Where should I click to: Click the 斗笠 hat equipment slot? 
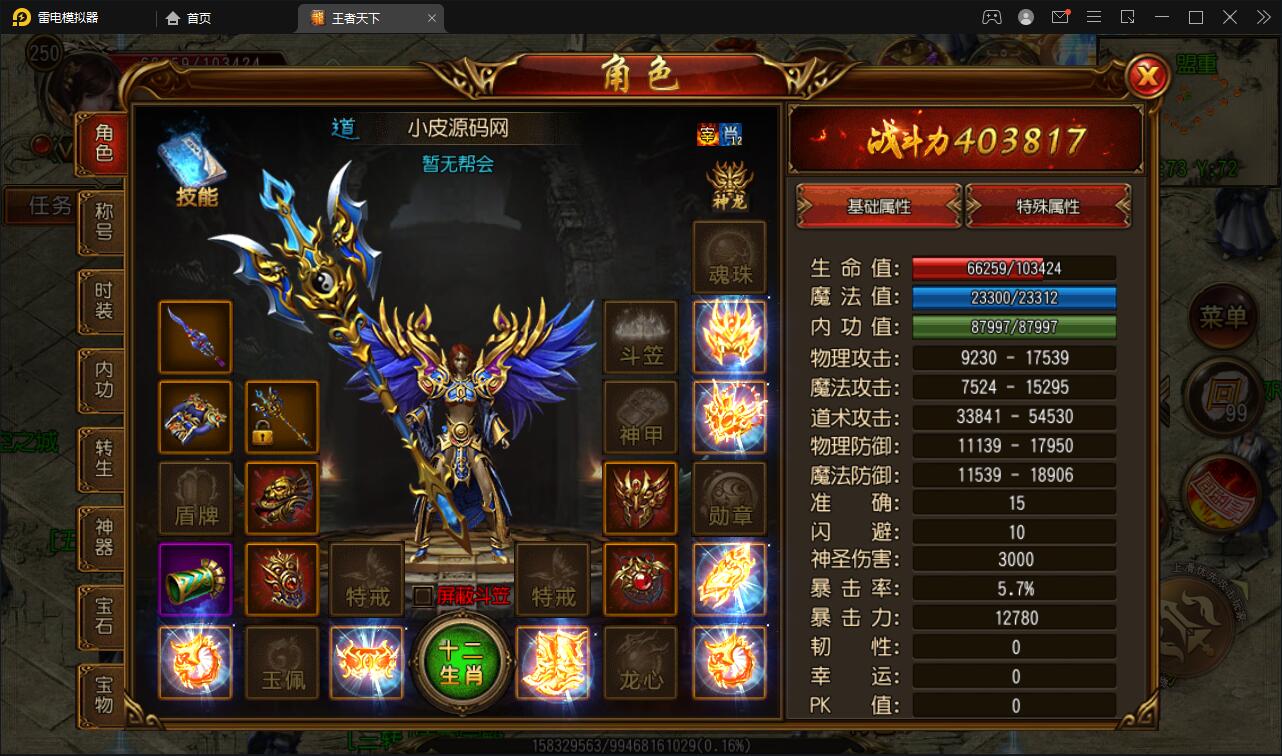click(641, 337)
